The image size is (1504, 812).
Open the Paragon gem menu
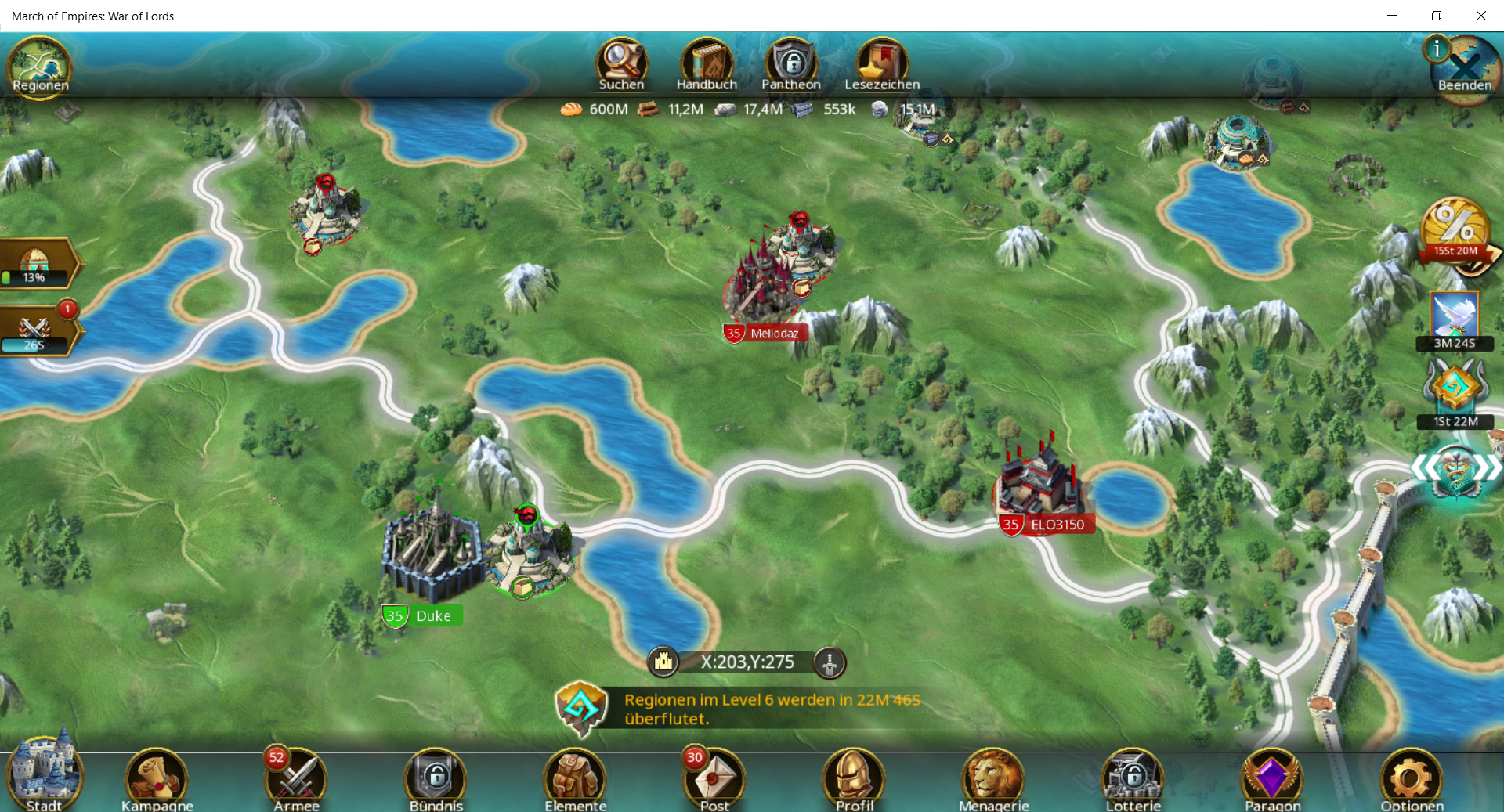[x=1272, y=779]
